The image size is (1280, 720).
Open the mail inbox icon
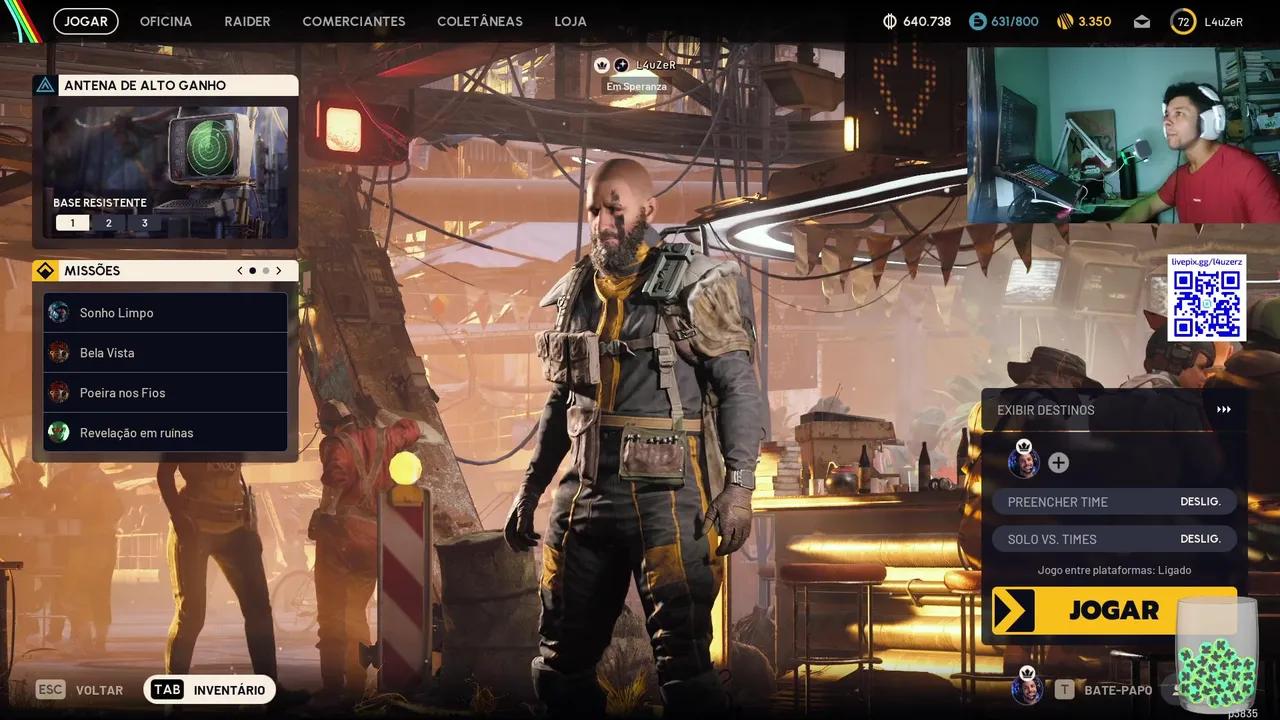coord(1141,21)
